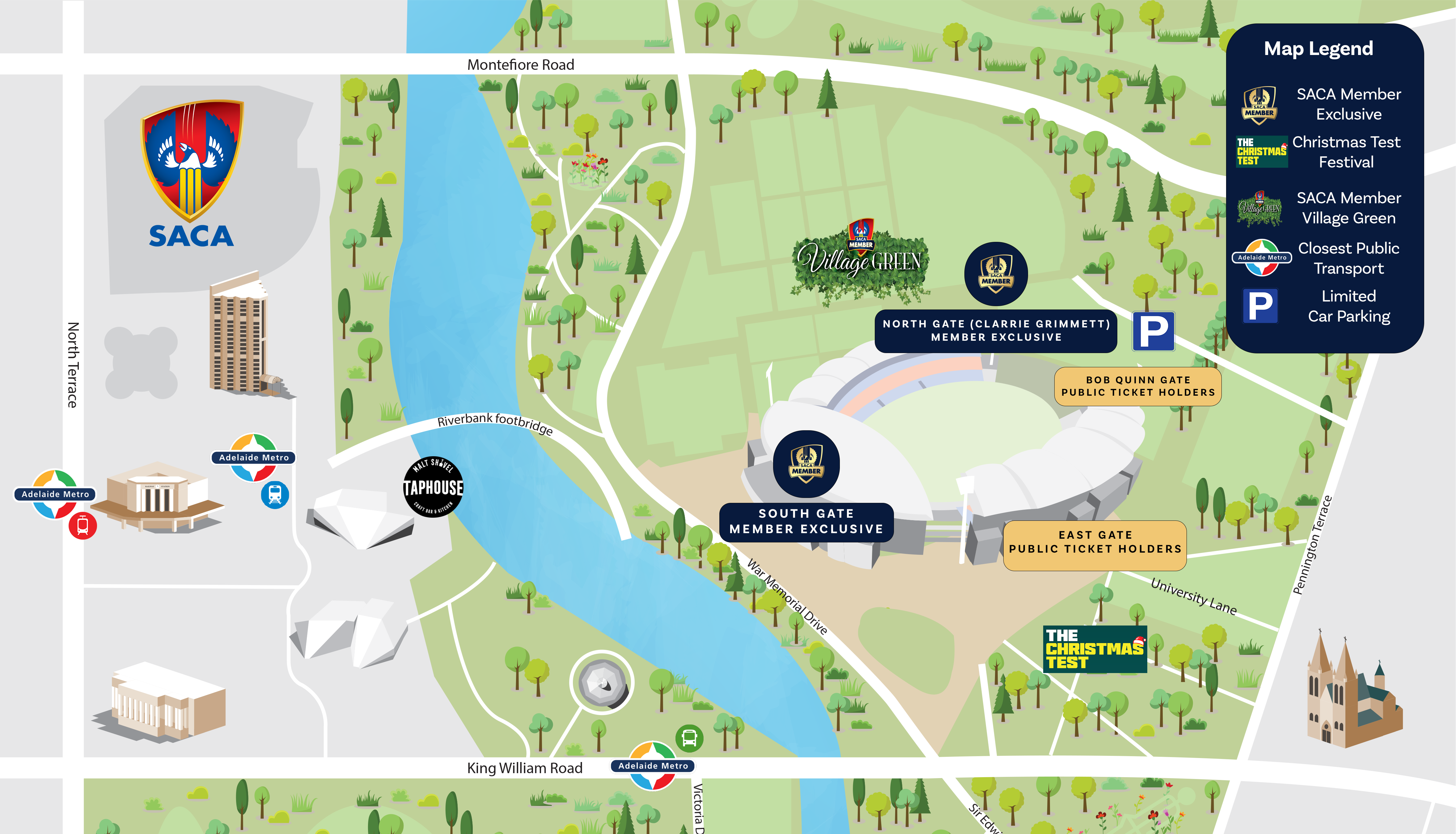Click the Malt Shovel Taphouse map marker
Viewport: 1456px width, 834px height.
pos(433,487)
